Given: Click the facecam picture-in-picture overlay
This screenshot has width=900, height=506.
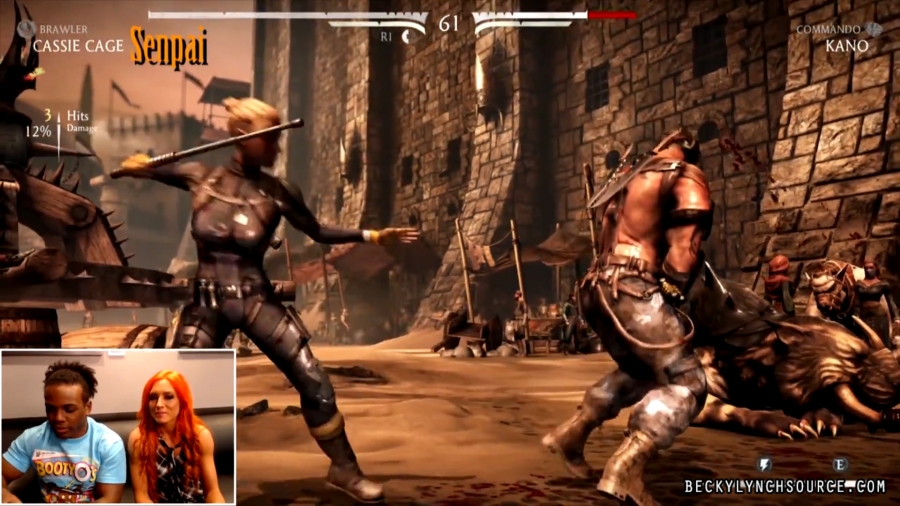Looking at the screenshot, I should click(118, 426).
